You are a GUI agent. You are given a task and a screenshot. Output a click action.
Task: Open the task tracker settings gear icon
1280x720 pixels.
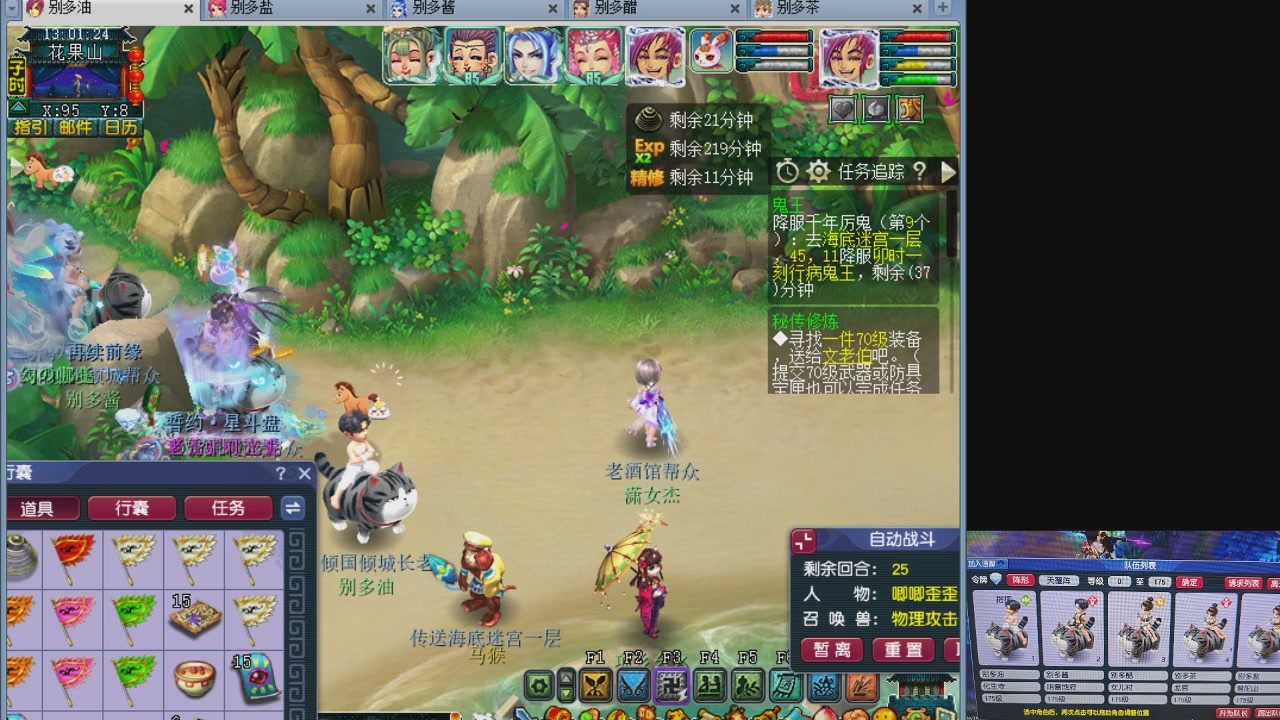818,171
